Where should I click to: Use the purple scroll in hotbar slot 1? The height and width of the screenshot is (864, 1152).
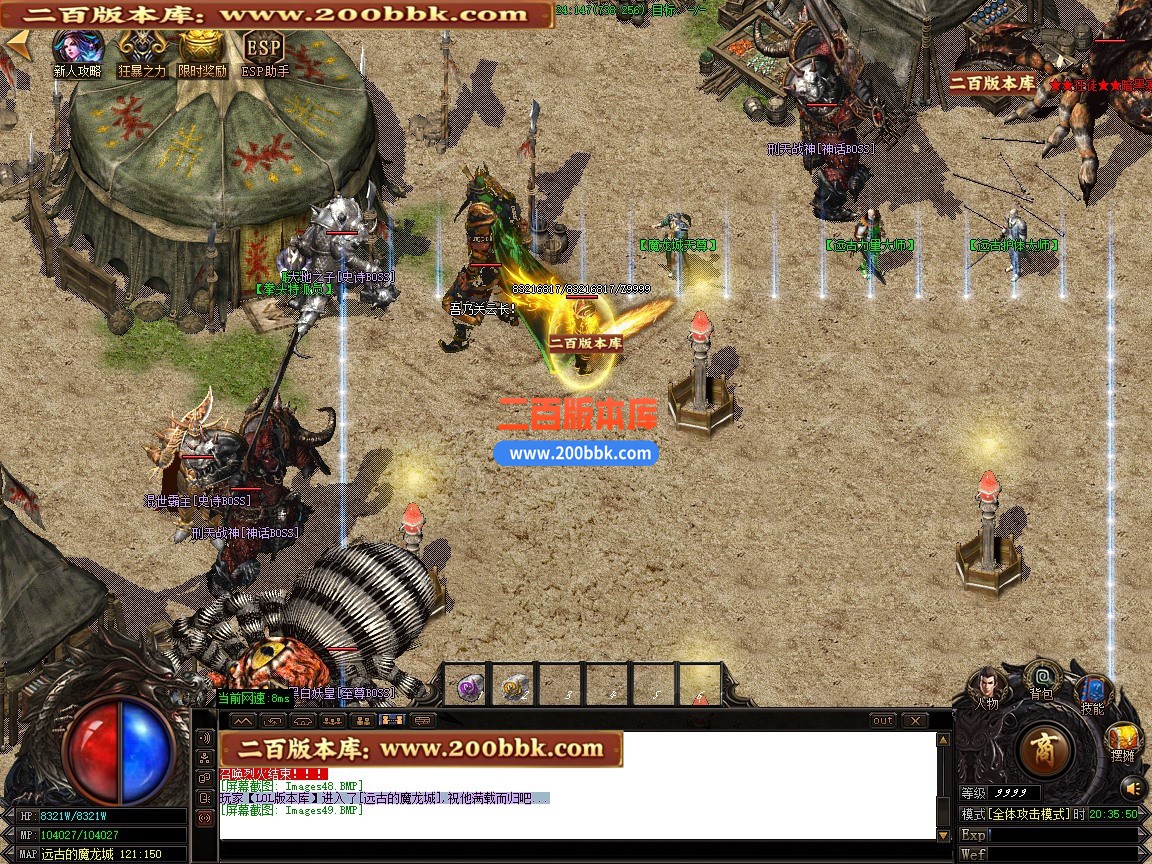[x=467, y=687]
